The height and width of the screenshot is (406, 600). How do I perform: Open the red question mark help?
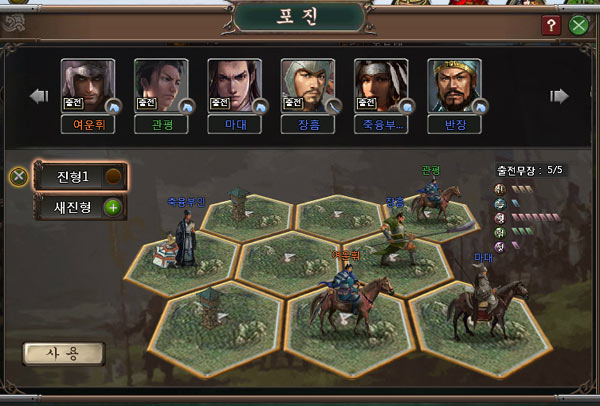pyautogui.click(x=551, y=26)
